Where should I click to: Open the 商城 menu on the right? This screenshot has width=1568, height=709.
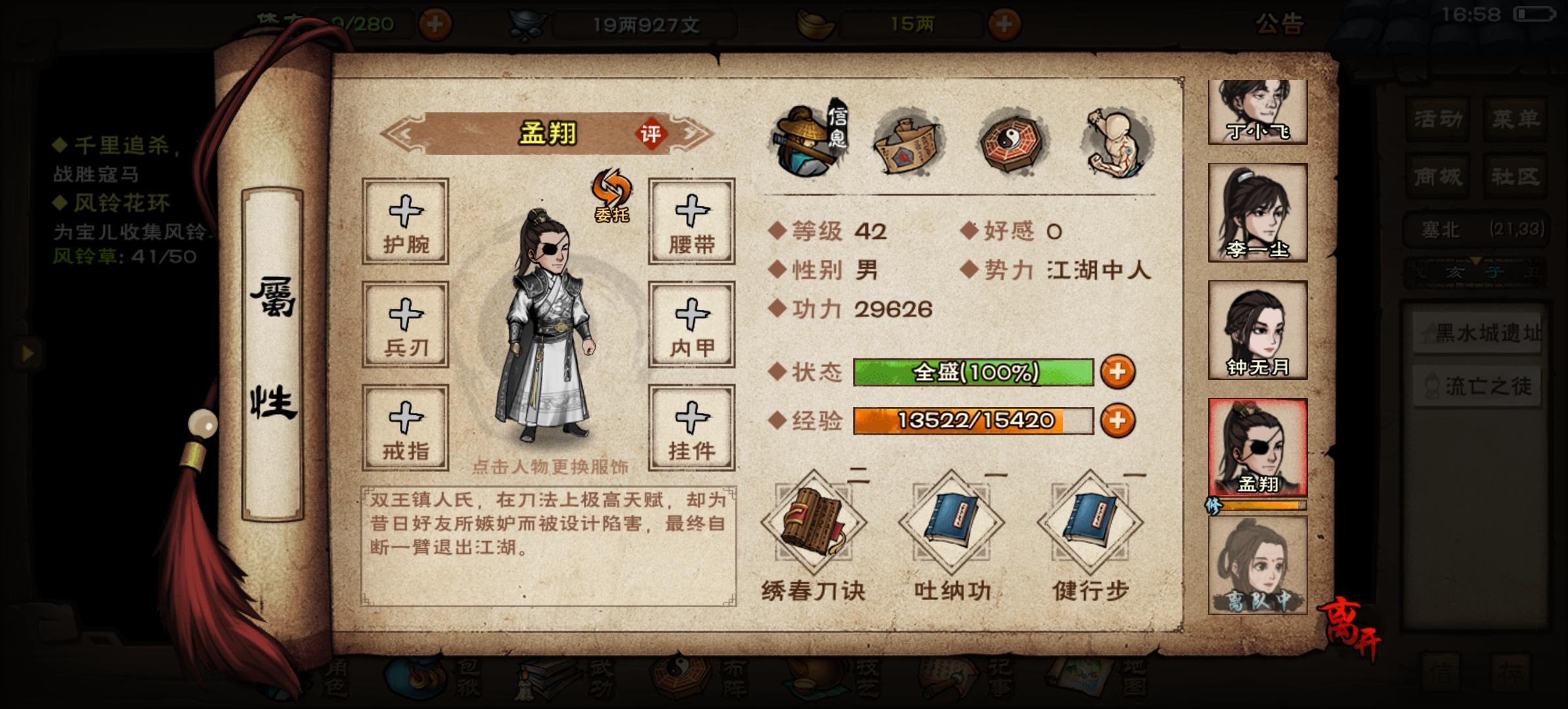[1436, 176]
